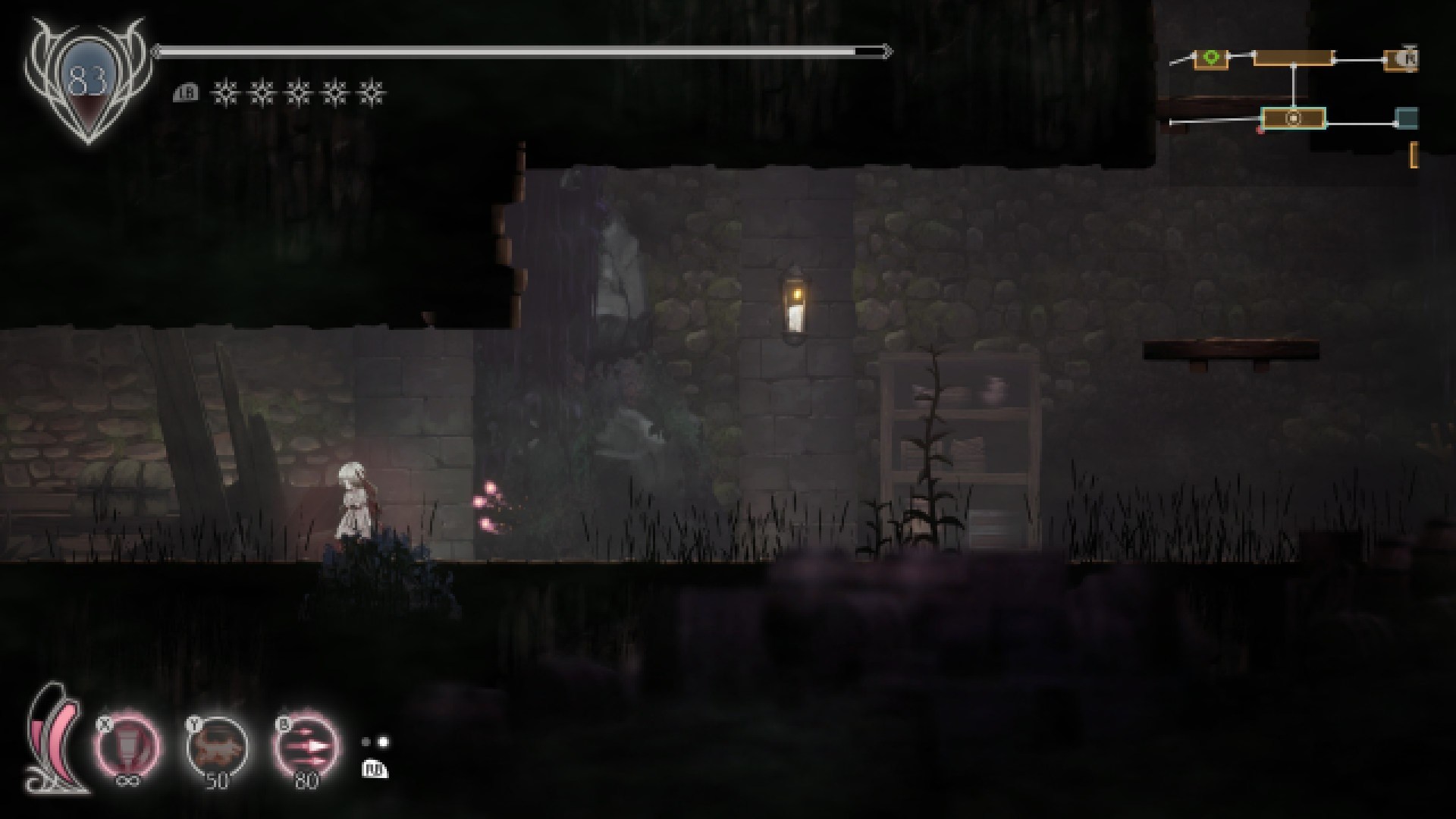Screen dimensions: 1456x819
Task: Click the infinity symbol under the X skill
Action: (x=127, y=780)
